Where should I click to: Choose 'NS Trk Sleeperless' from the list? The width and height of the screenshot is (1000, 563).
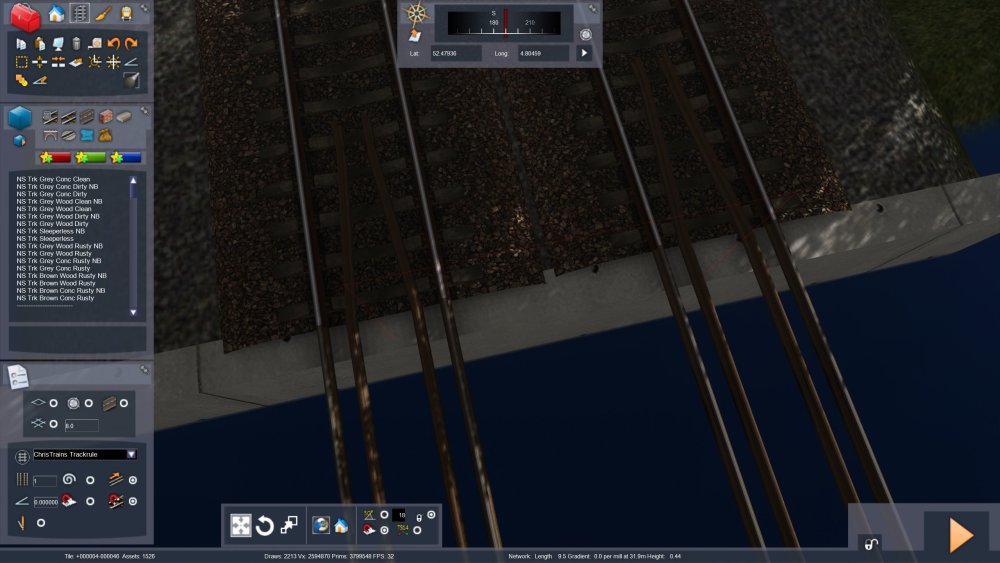point(44,239)
